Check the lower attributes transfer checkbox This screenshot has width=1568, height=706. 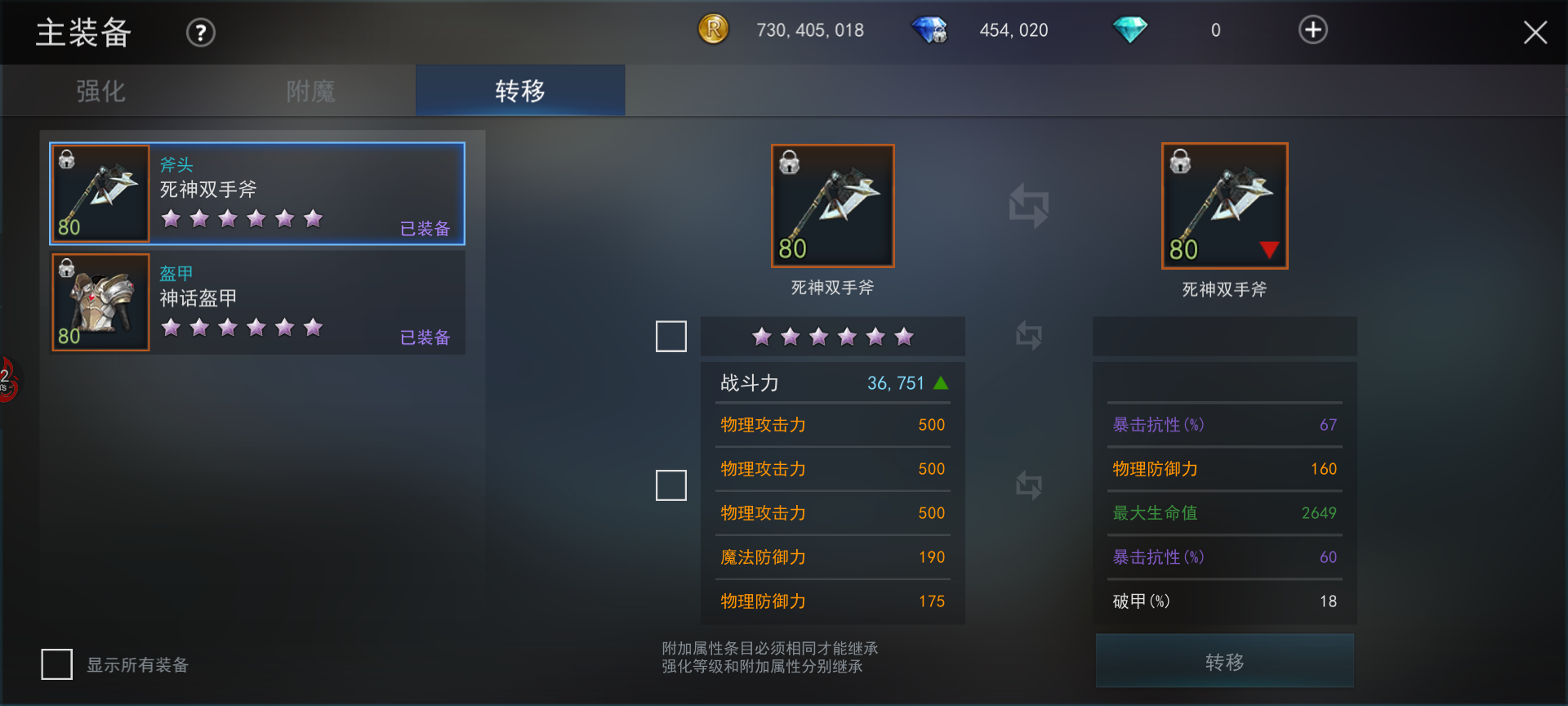(670, 485)
